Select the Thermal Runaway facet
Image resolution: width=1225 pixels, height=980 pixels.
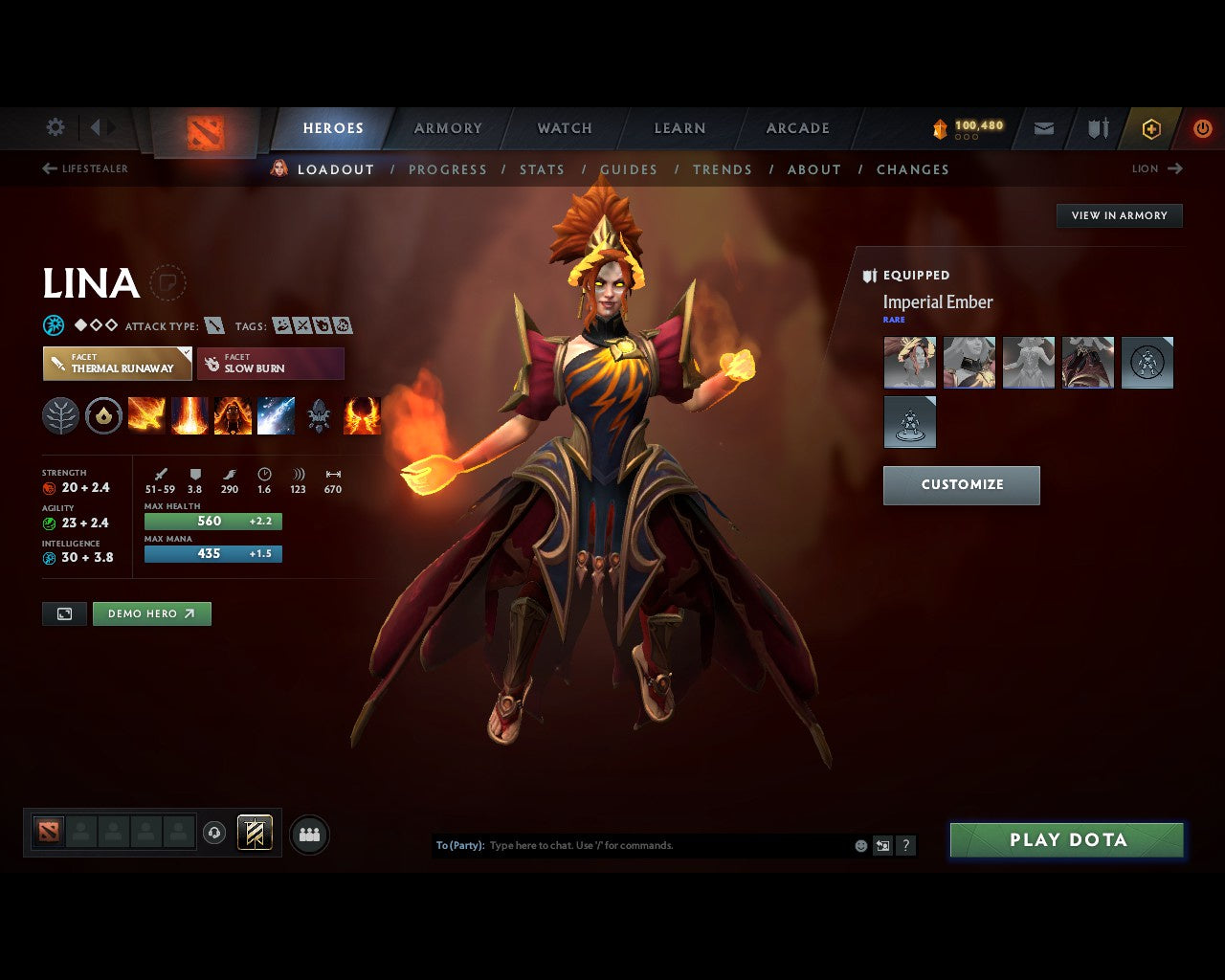click(x=117, y=364)
